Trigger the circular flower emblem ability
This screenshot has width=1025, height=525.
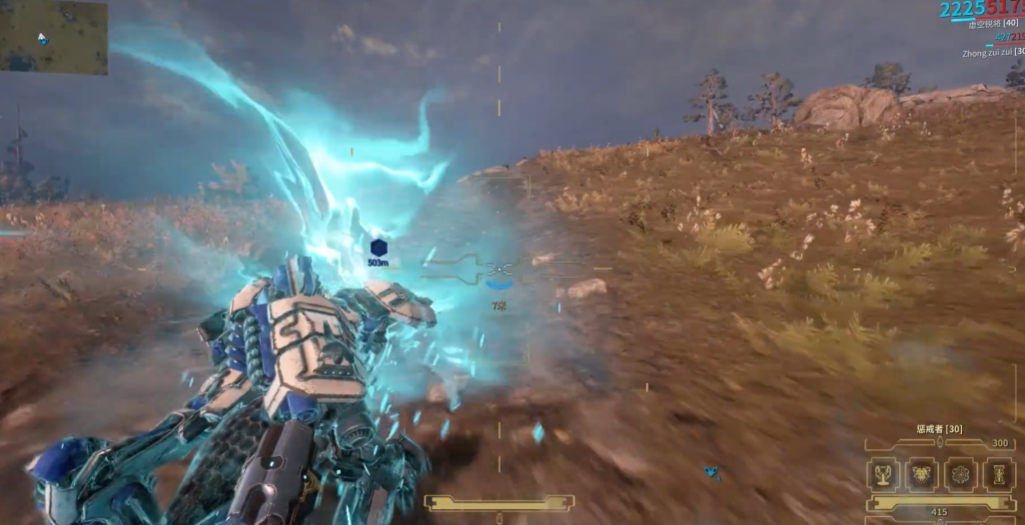[960, 475]
